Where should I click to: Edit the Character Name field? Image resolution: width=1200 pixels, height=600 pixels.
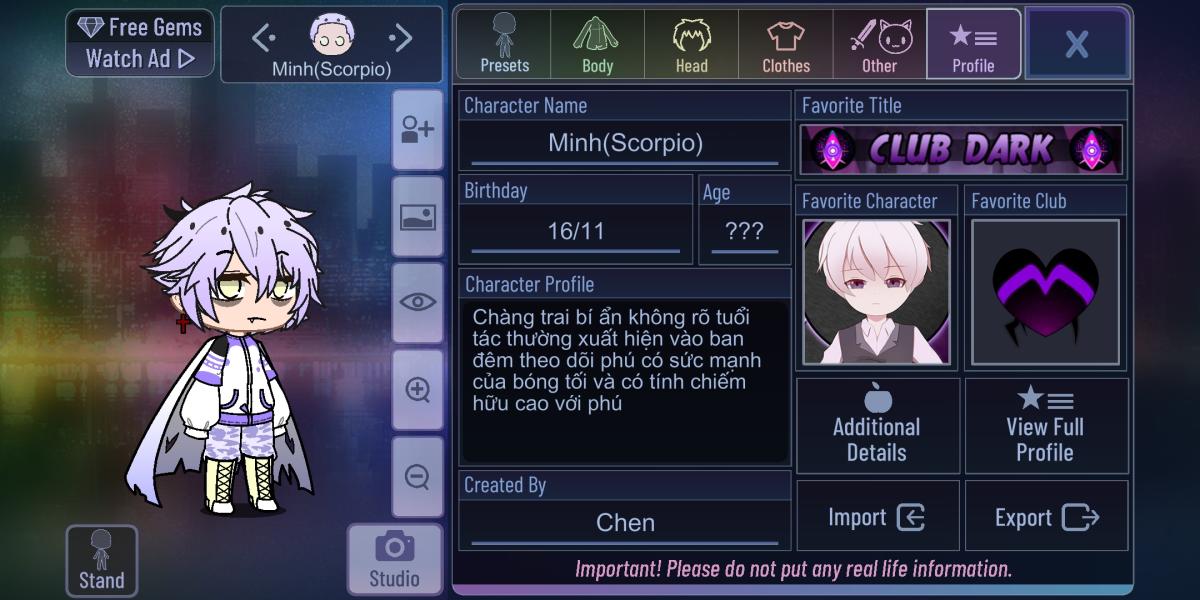tap(625, 143)
